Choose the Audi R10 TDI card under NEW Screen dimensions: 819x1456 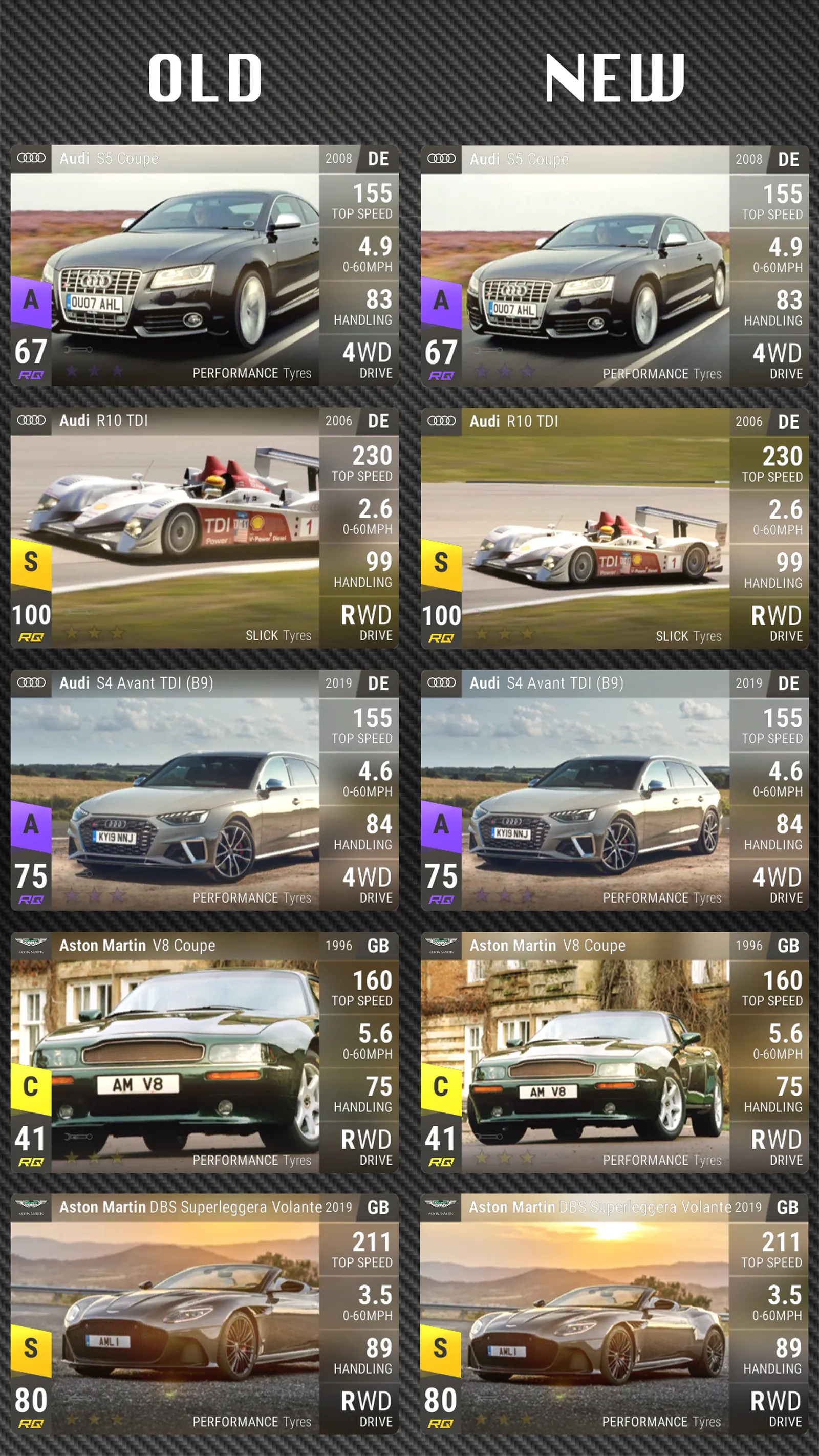pyautogui.click(x=614, y=528)
